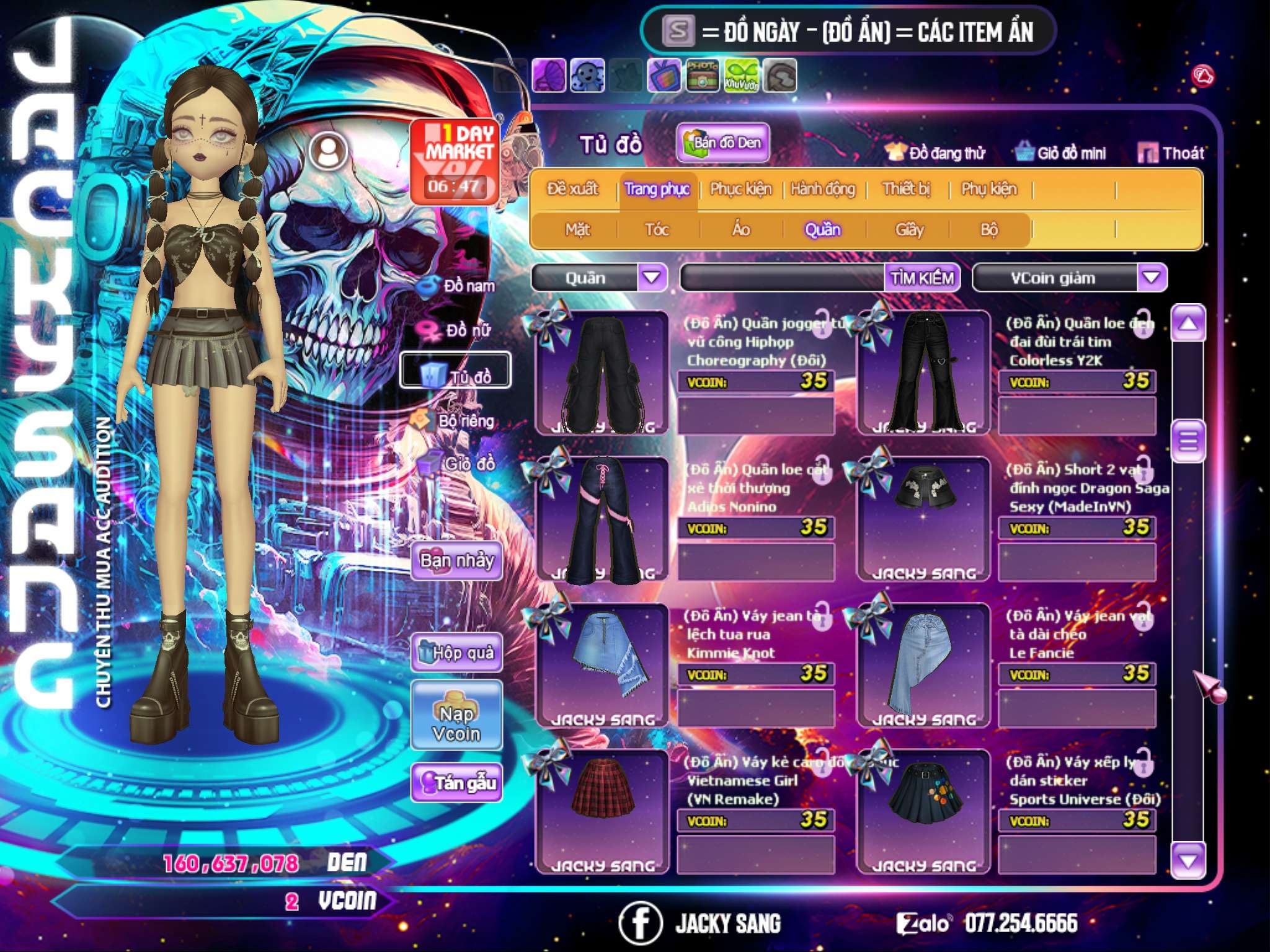The height and width of the screenshot is (952, 1270).
Task: Open Giỏ đồ mini basket
Action: [x=1061, y=153]
